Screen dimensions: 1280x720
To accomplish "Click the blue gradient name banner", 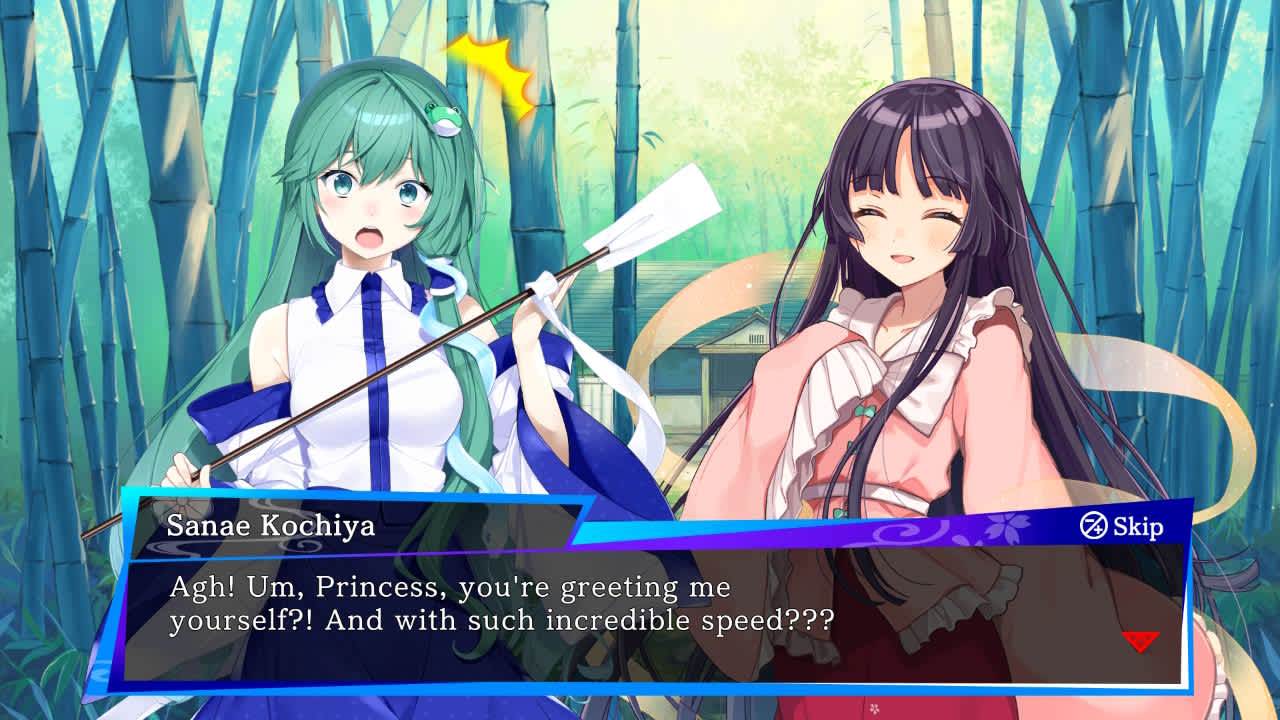I will pos(300,525).
